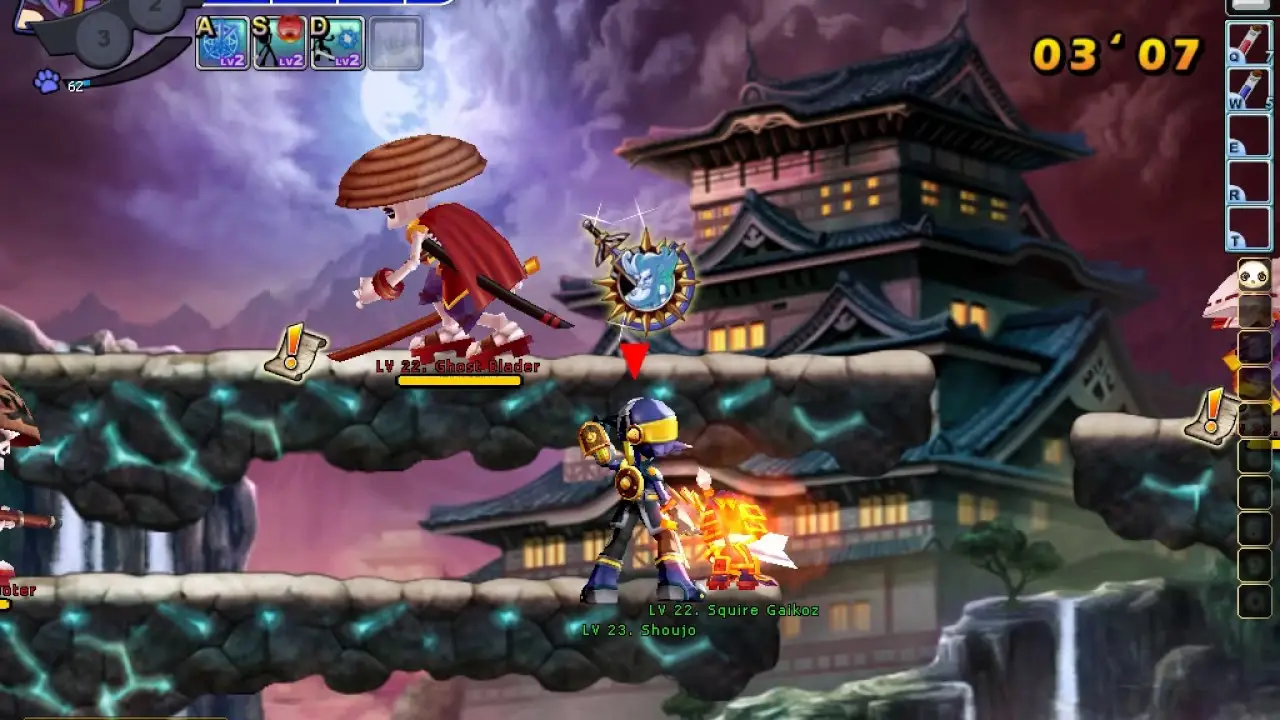Trigger the blue burst skill (D)
This screenshot has width=1280, height=720.
[337, 43]
